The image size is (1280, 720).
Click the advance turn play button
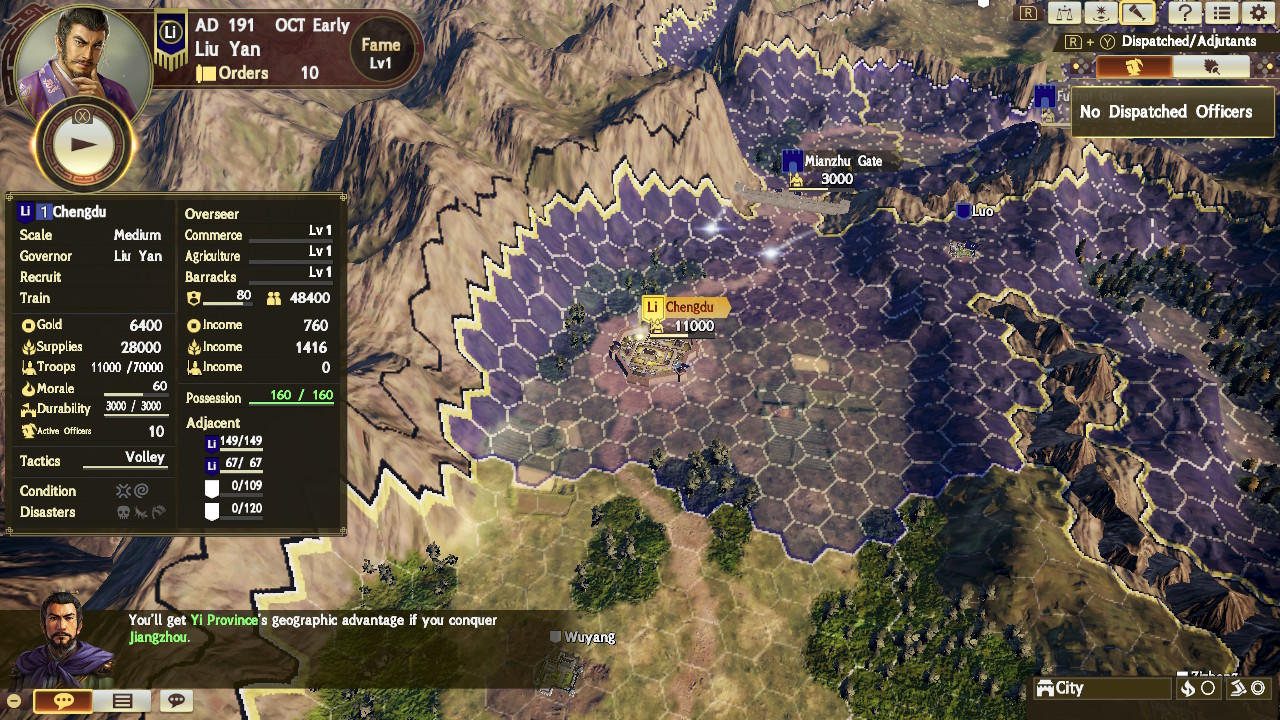pyautogui.click(x=84, y=144)
